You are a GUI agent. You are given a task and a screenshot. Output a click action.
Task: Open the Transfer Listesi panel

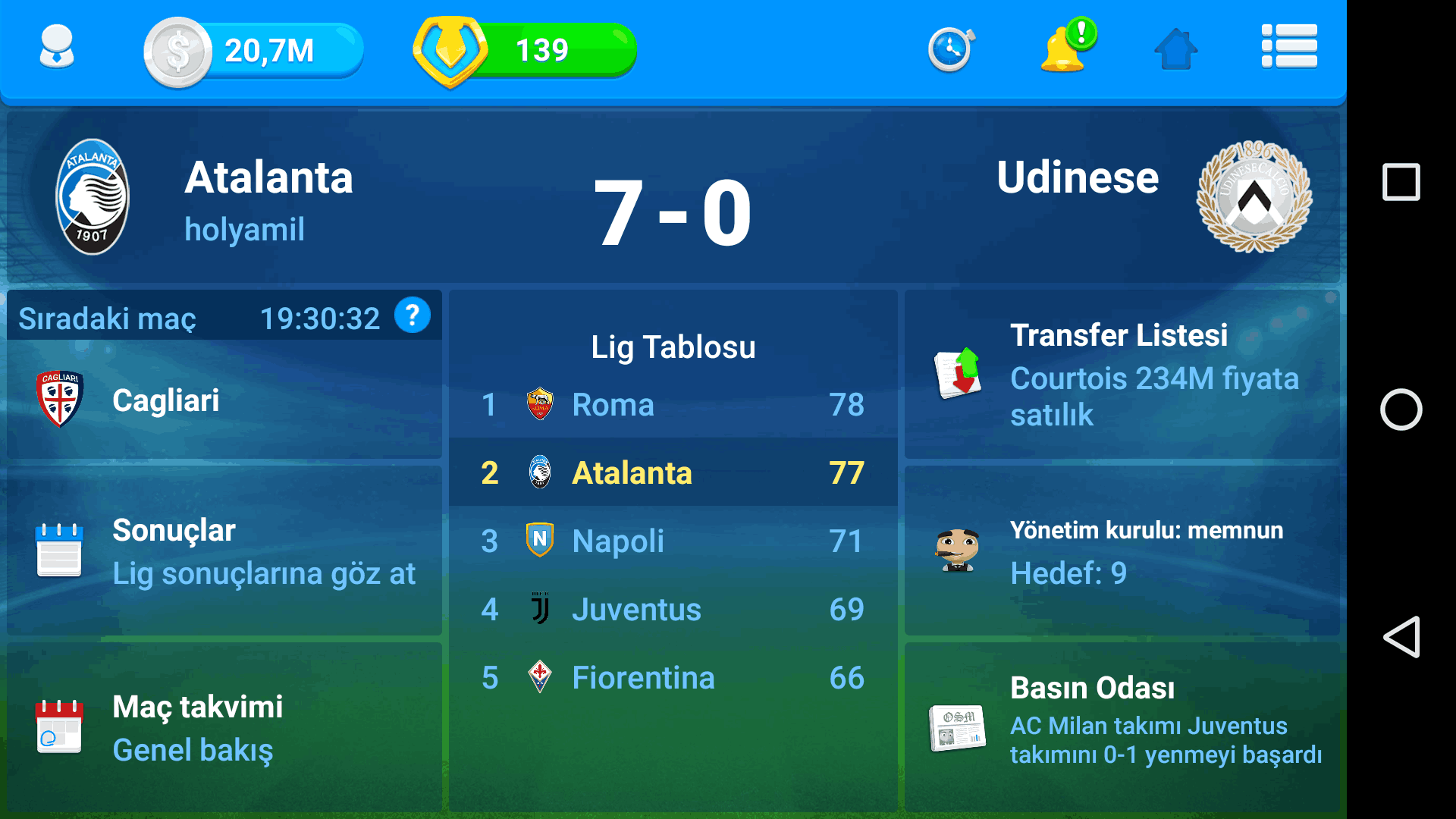(x=1121, y=375)
